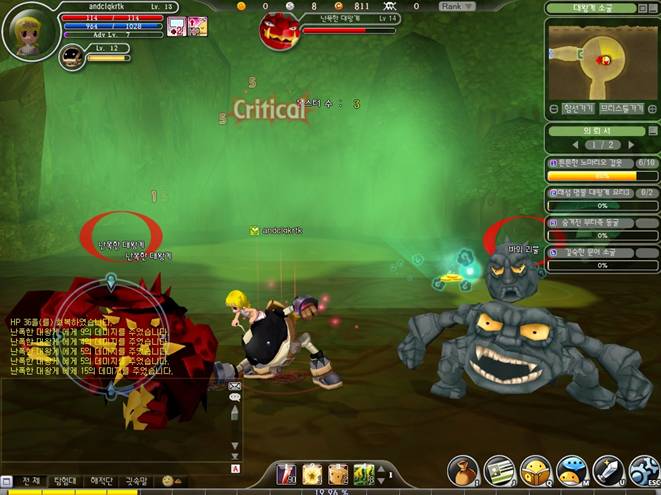Open the Rank dropdown
This screenshot has height=495, width=661.
(453, 6)
